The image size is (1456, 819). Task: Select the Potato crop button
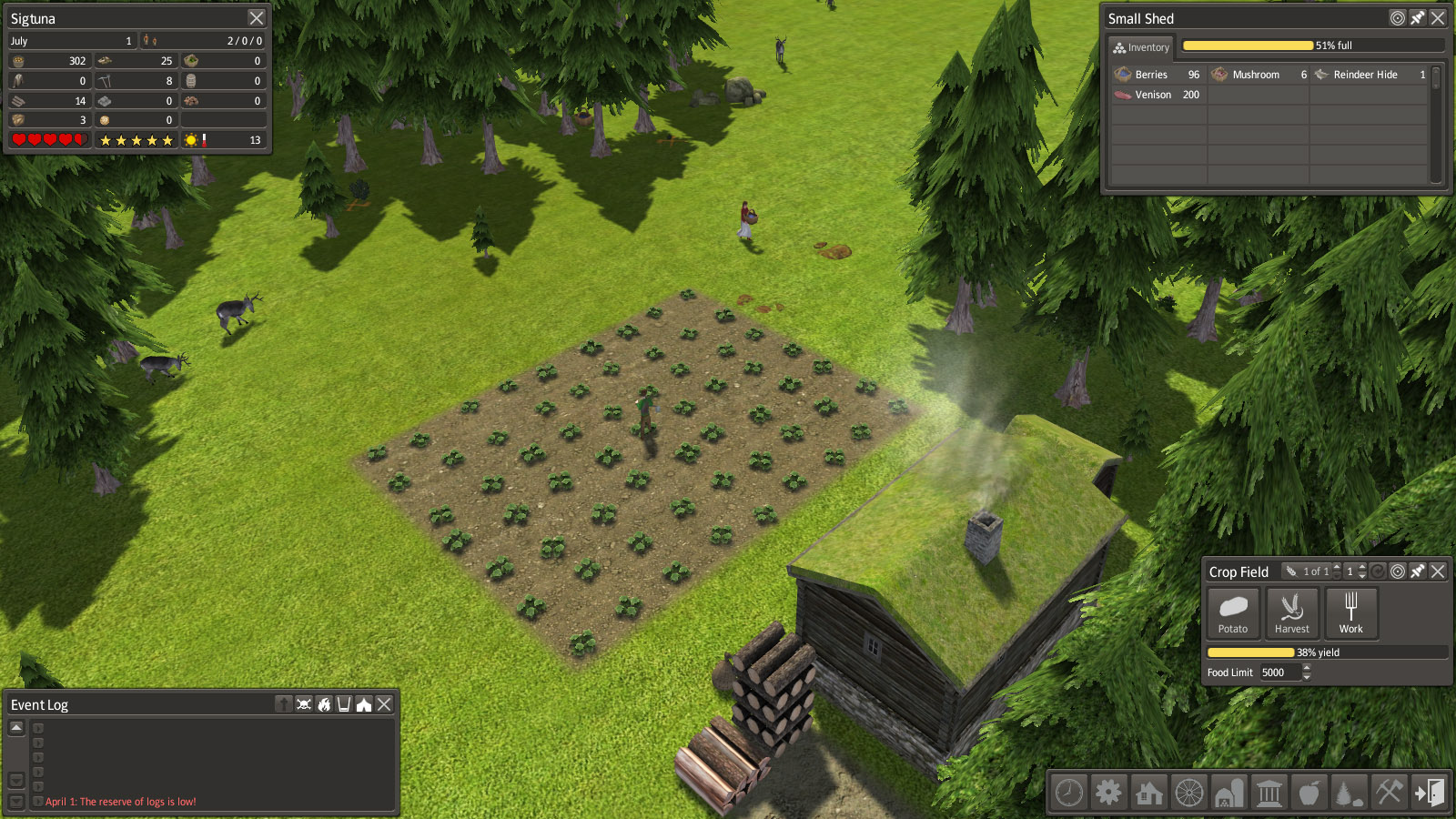click(1233, 612)
